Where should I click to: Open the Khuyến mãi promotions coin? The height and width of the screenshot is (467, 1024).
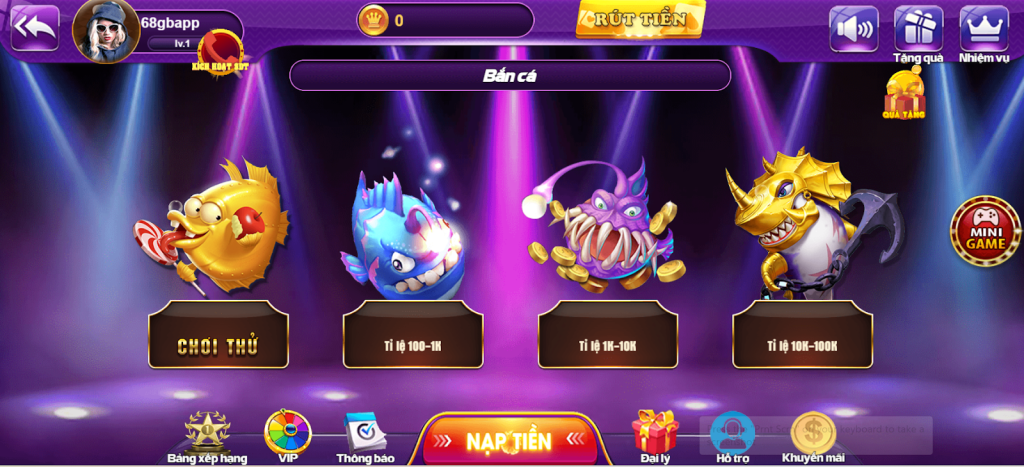pos(813,434)
